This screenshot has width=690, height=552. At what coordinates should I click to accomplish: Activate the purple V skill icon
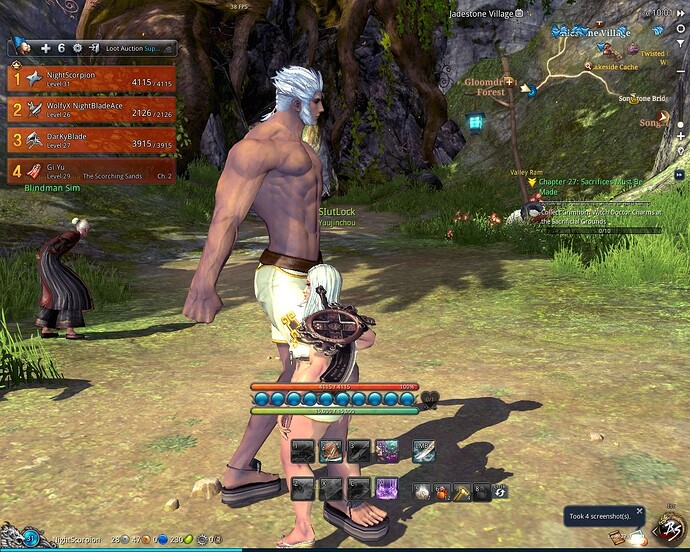coord(386,489)
